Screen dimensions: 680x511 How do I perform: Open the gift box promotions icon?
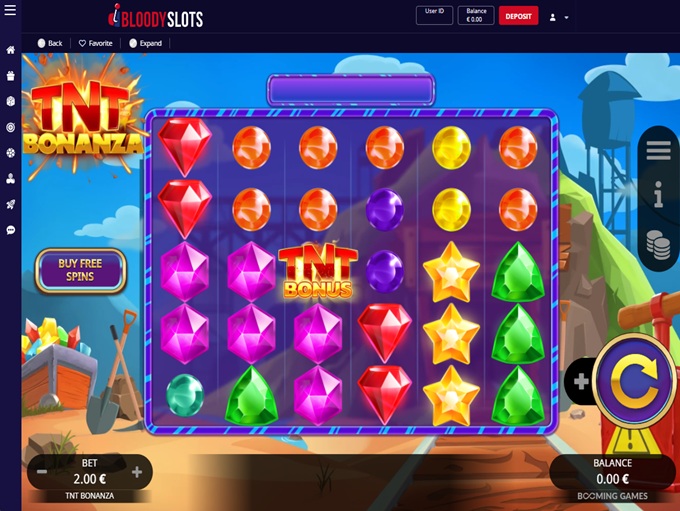click(x=10, y=75)
